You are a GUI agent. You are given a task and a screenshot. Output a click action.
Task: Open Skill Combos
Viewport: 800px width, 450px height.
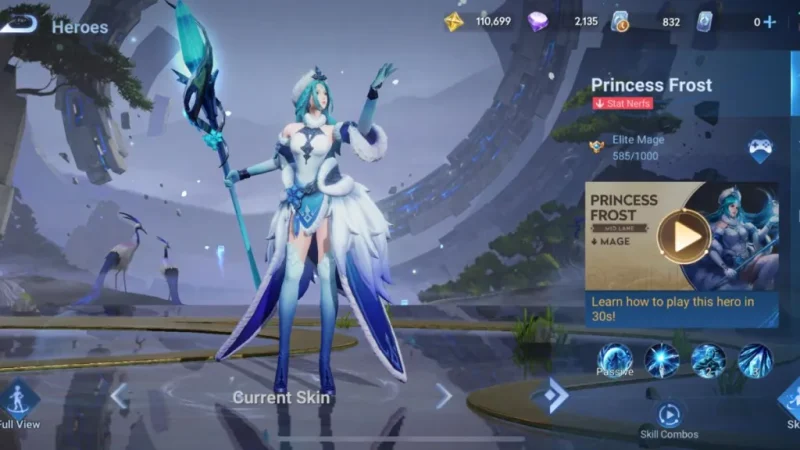(x=669, y=414)
